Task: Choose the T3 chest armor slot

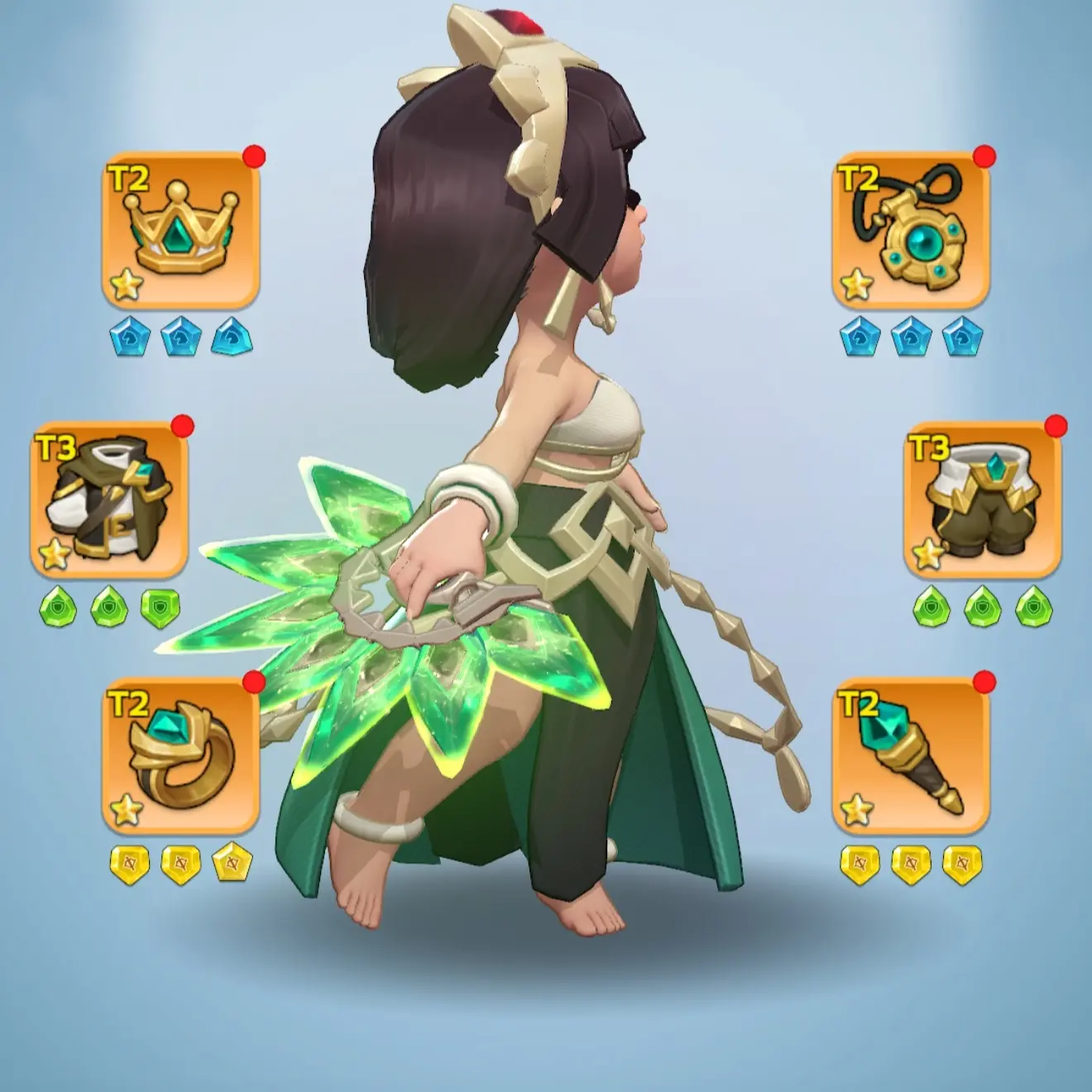Action: coord(109,500)
